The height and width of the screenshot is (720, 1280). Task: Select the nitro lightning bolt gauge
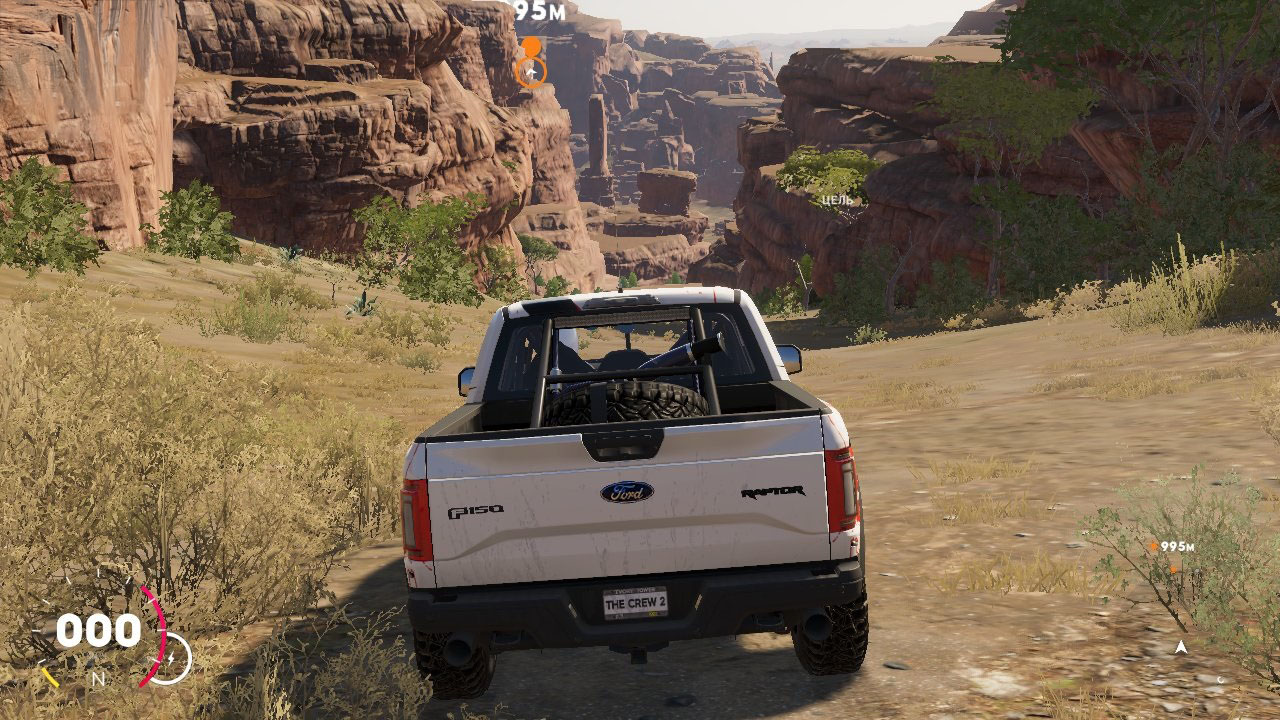170,657
